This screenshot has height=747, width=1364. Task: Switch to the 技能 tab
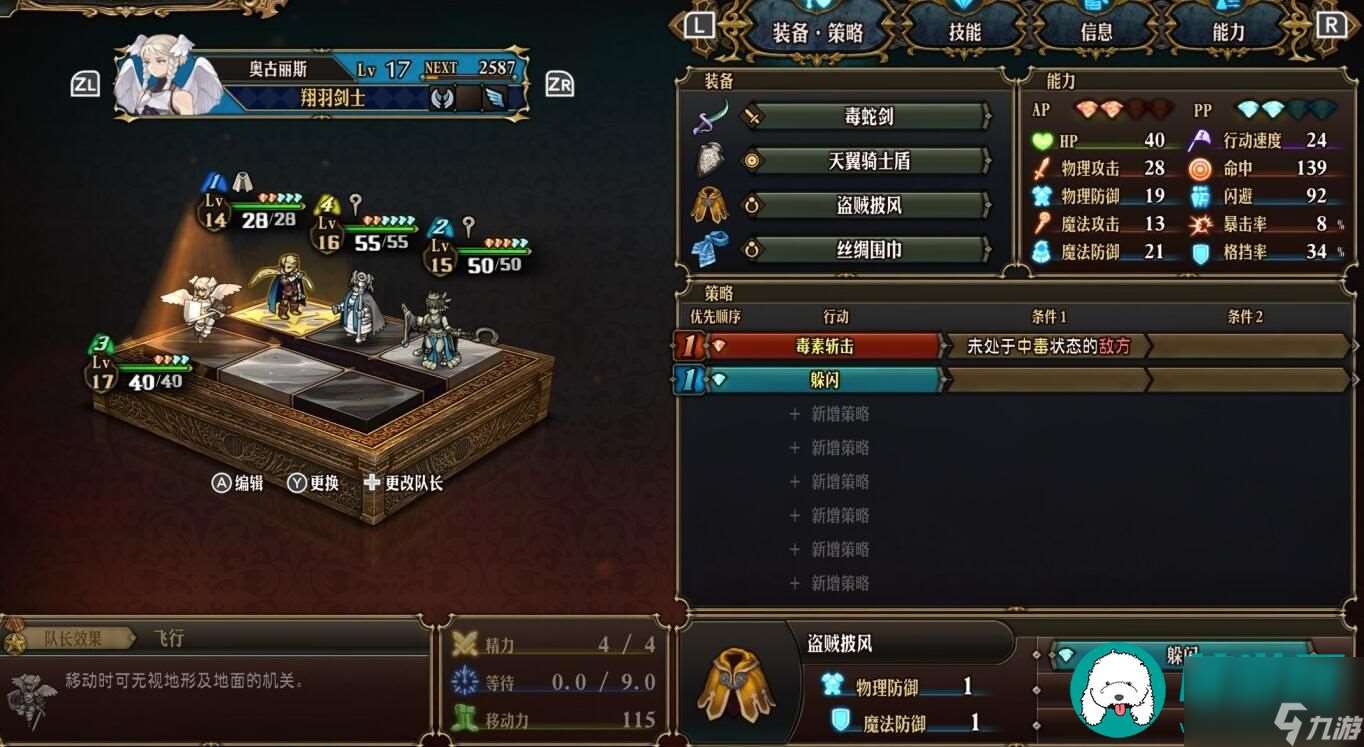coord(964,31)
